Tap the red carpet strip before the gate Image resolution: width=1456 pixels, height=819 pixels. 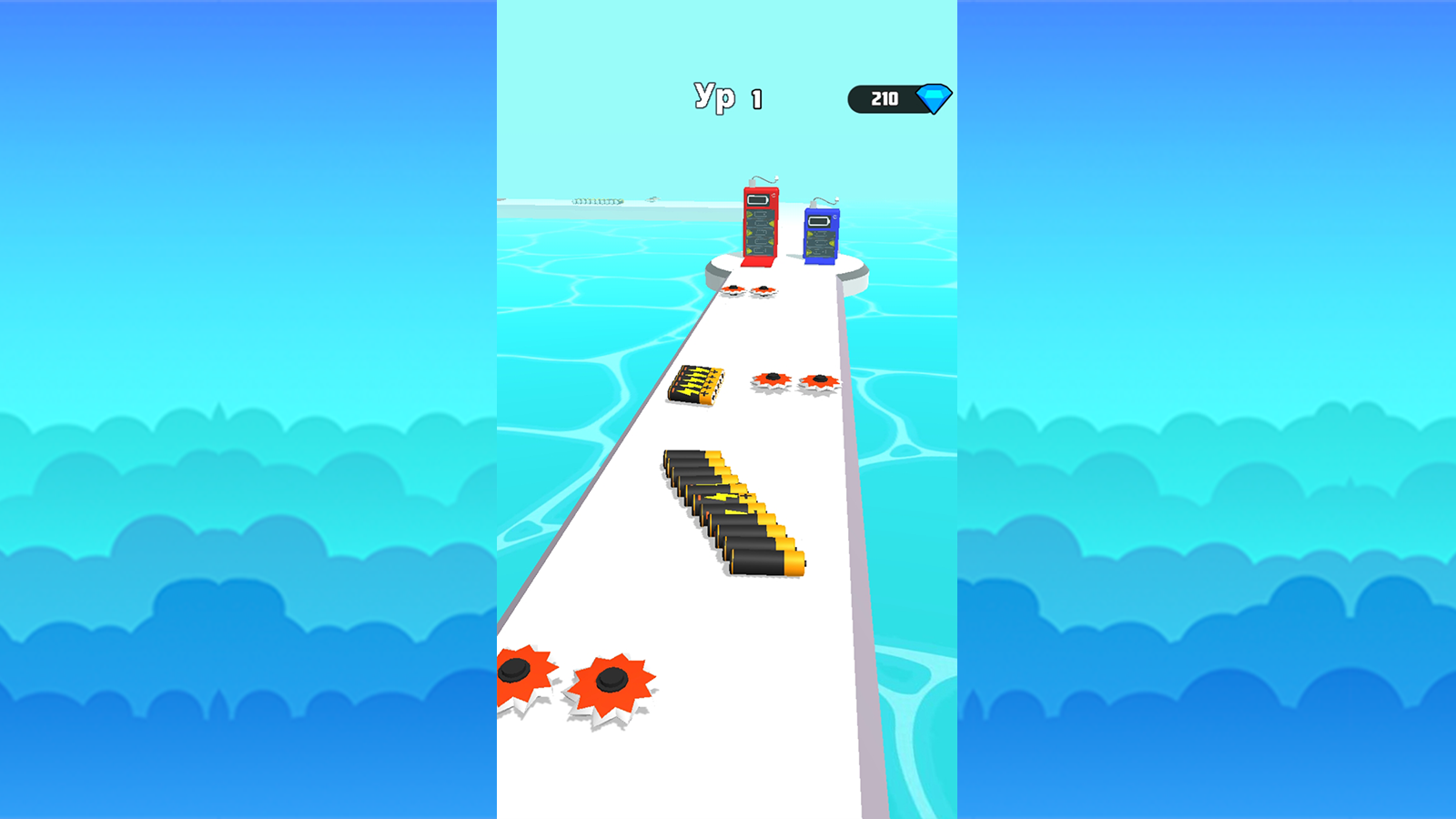pyautogui.click(x=757, y=263)
